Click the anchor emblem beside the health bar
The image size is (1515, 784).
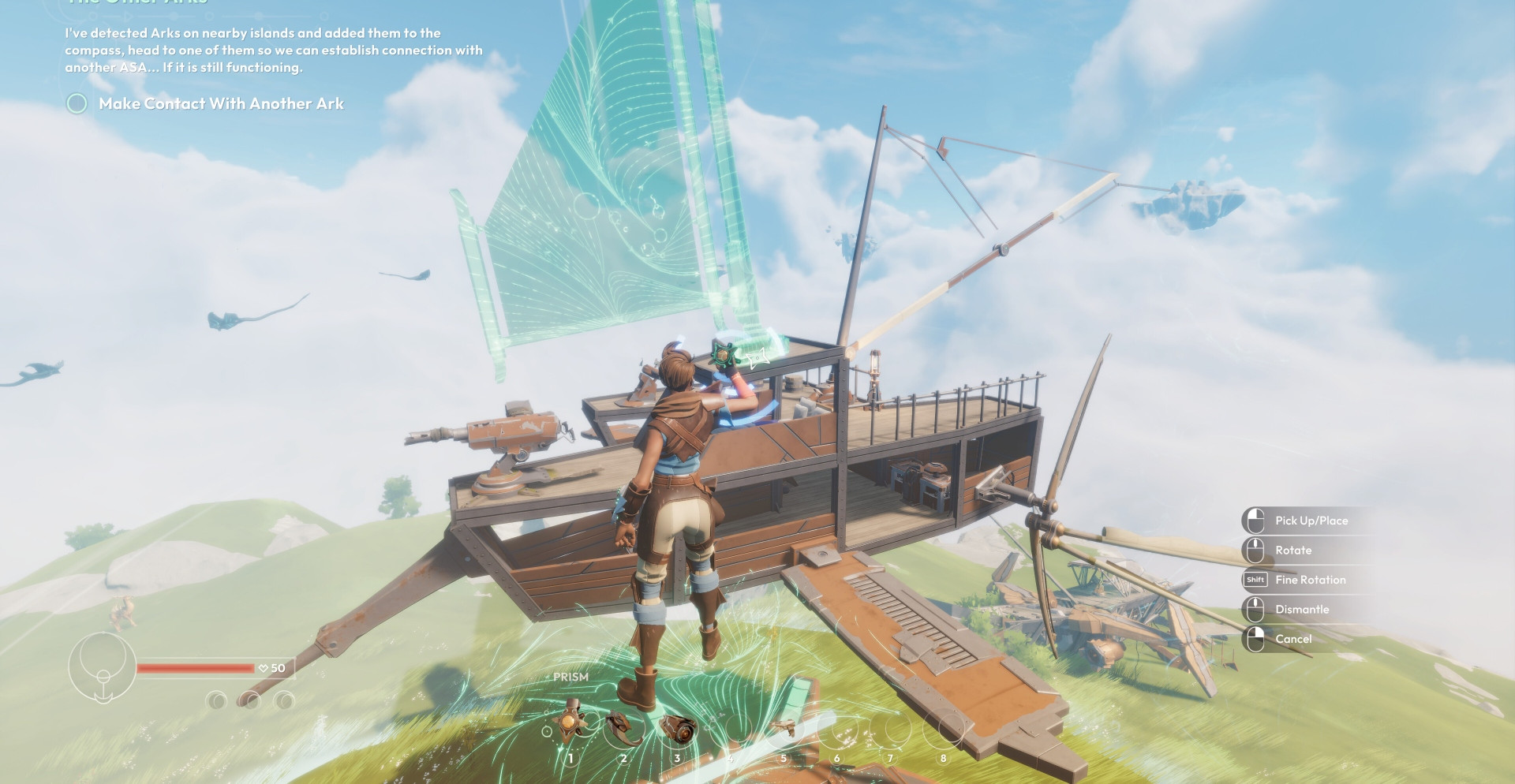(103, 667)
